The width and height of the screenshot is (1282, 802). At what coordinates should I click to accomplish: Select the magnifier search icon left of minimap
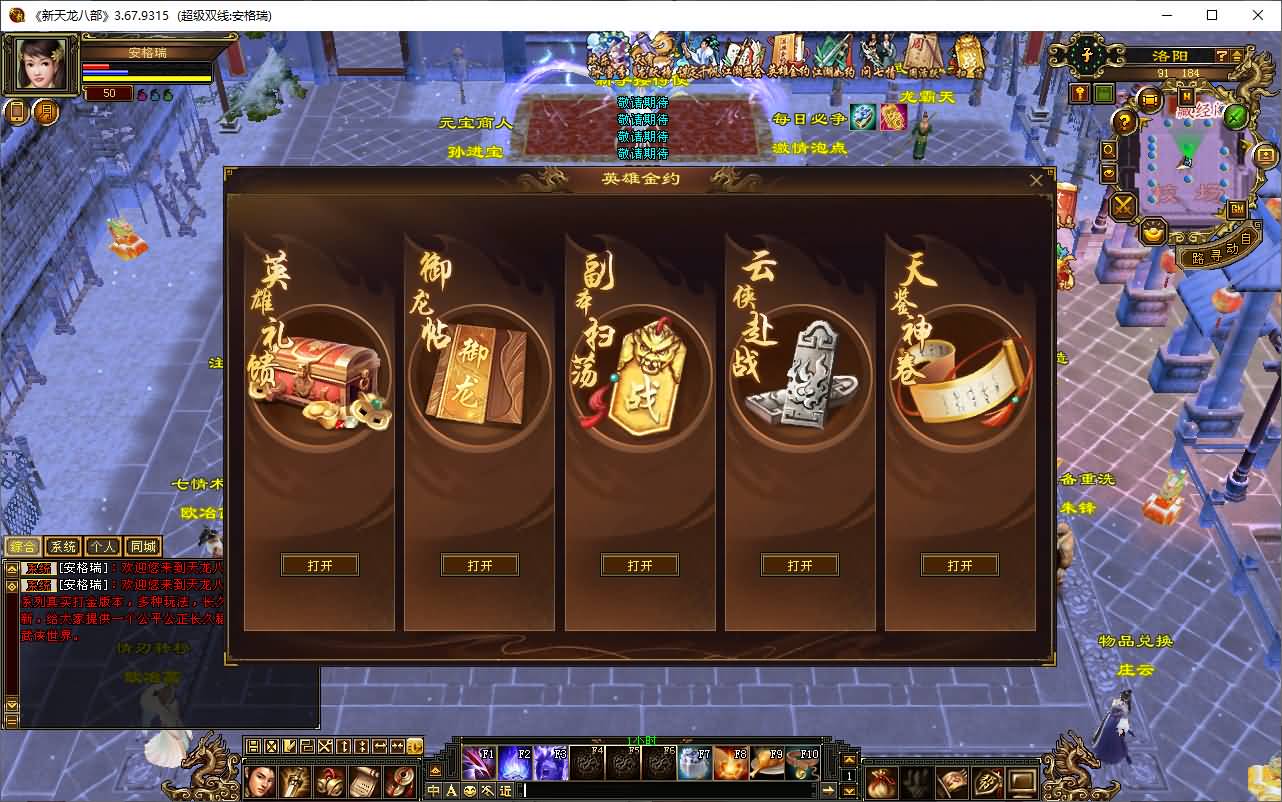click(x=1108, y=150)
